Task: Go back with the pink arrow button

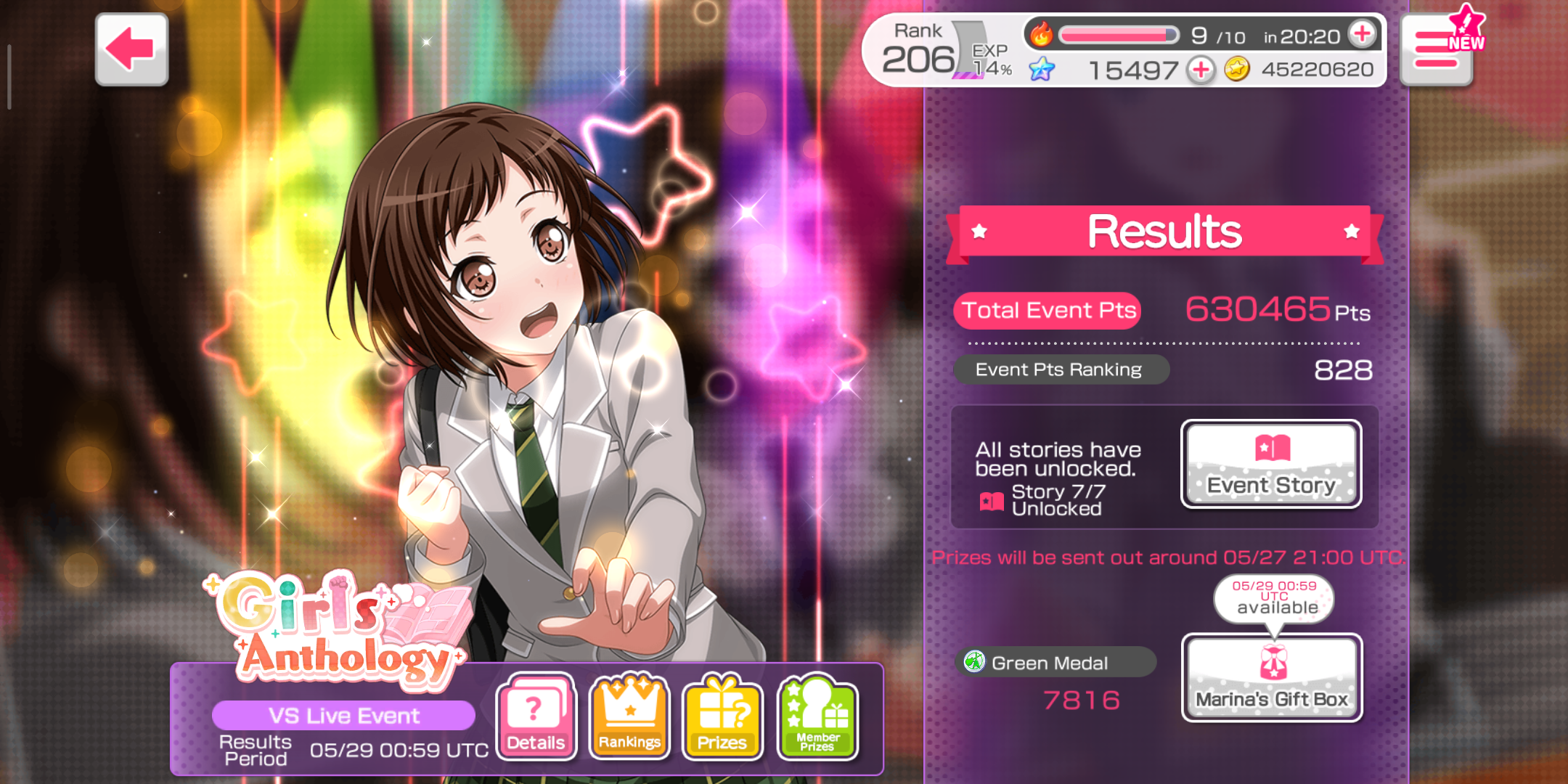Action: click(131, 49)
